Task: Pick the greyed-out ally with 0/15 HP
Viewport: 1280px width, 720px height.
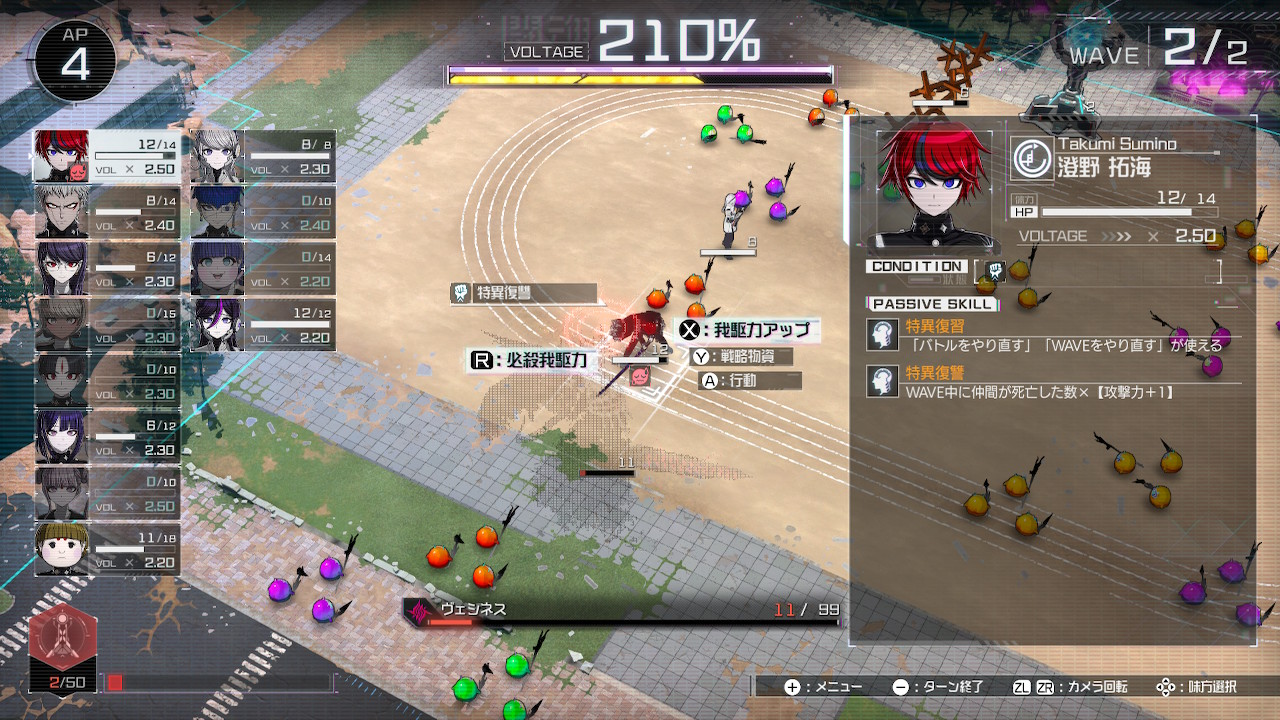Action: 107,325
